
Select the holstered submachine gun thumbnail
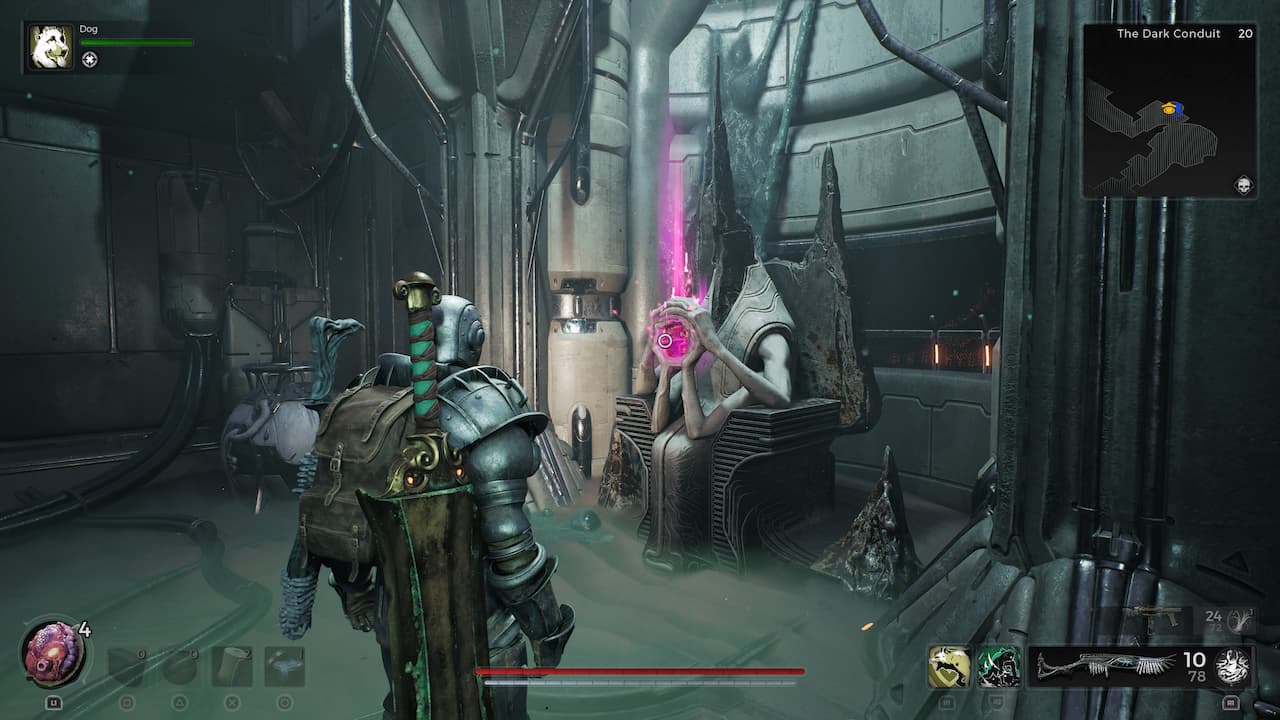[1152, 618]
